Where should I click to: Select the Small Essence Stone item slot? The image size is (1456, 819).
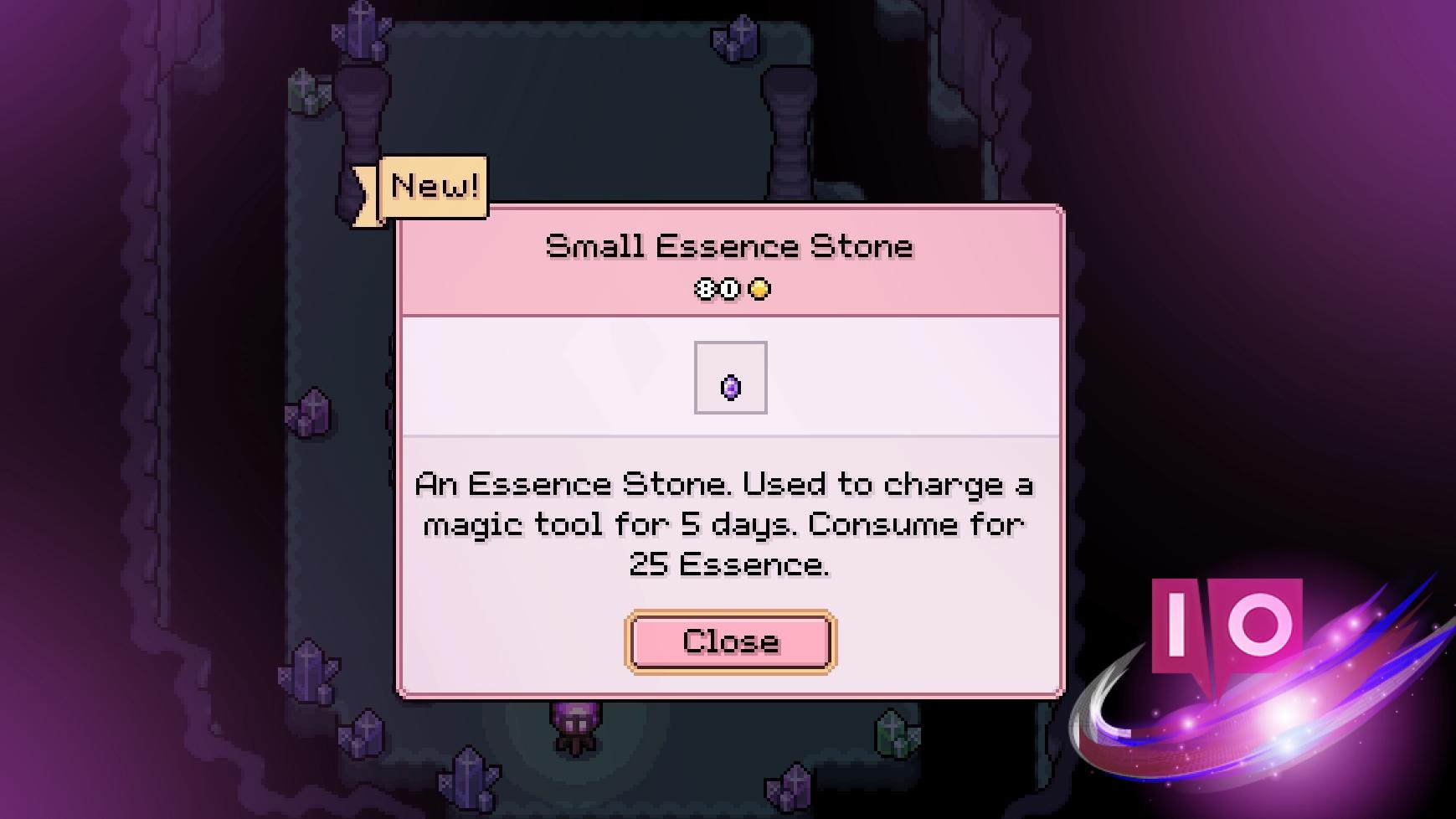click(730, 378)
